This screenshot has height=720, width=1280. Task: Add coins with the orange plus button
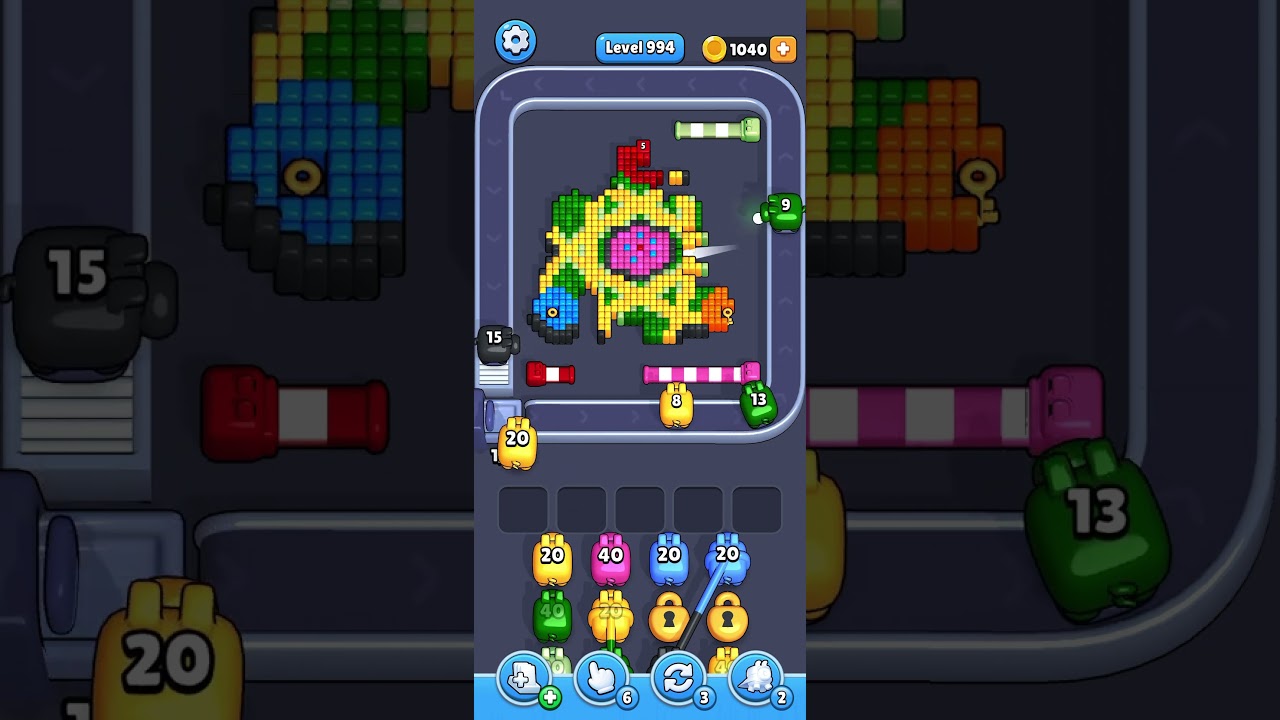(x=783, y=49)
